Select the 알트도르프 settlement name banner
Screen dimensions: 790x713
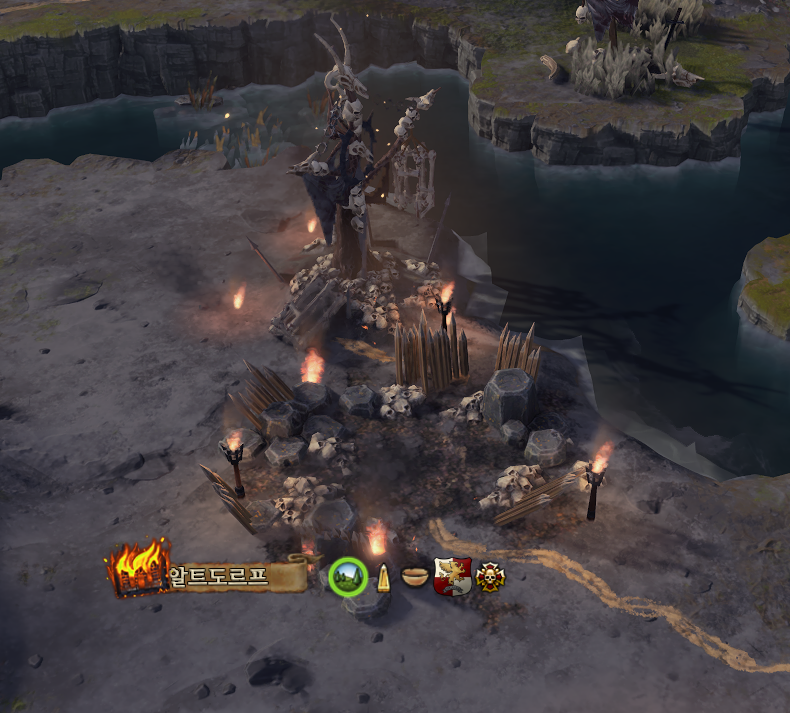pos(236,576)
